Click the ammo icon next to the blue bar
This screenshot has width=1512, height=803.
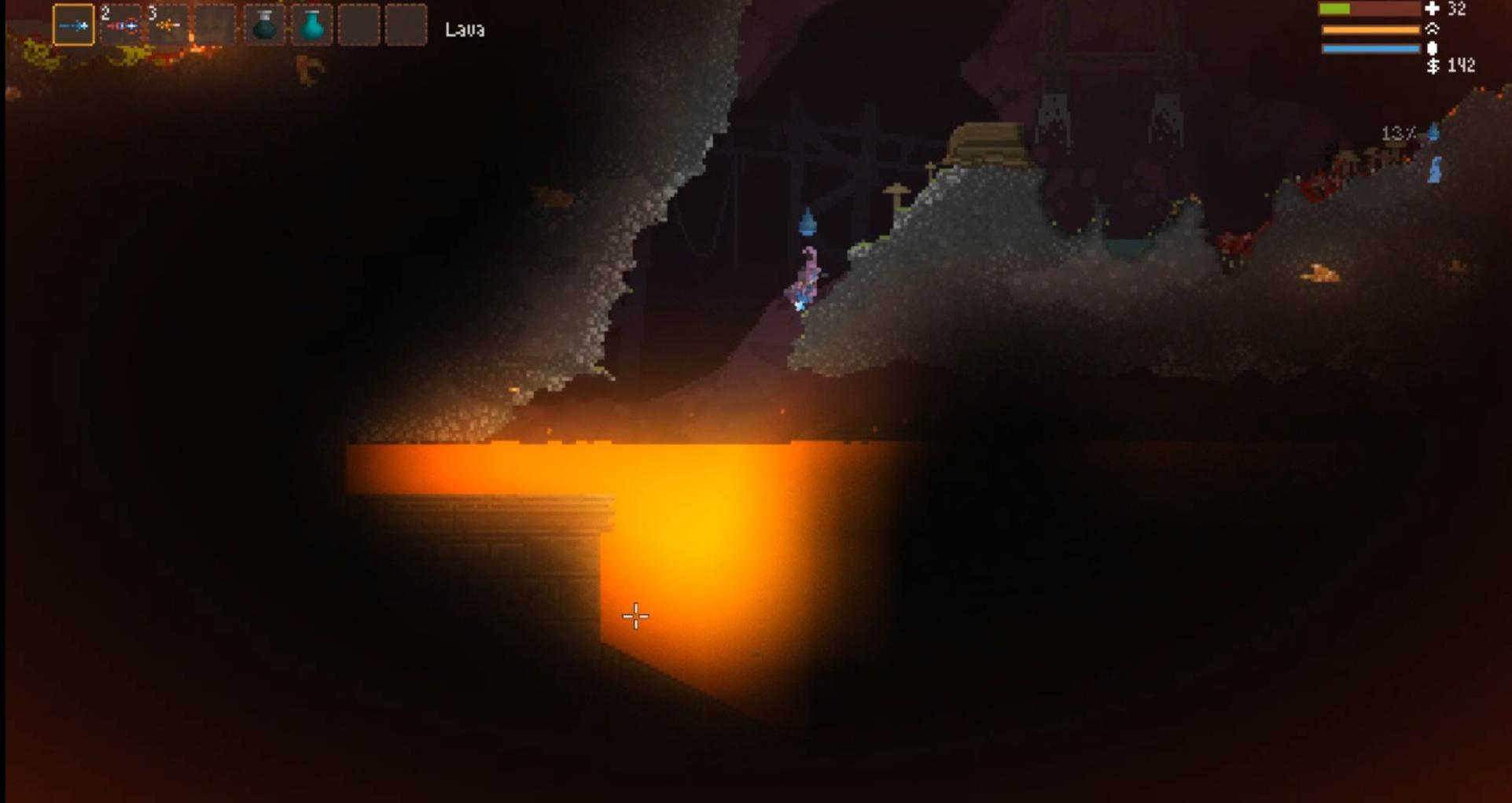click(x=1433, y=47)
